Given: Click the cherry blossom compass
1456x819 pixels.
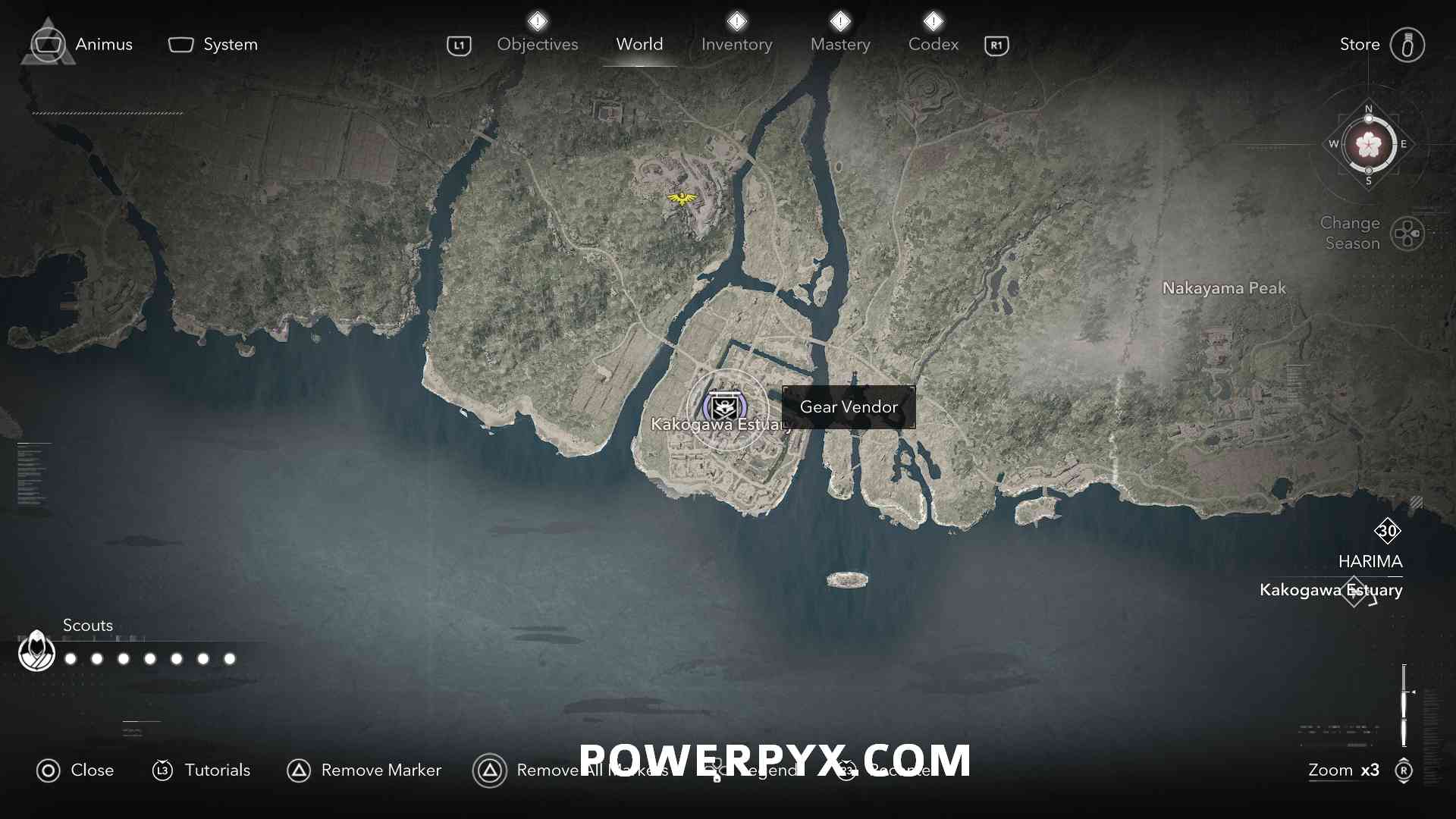Looking at the screenshot, I should click(x=1369, y=145).
